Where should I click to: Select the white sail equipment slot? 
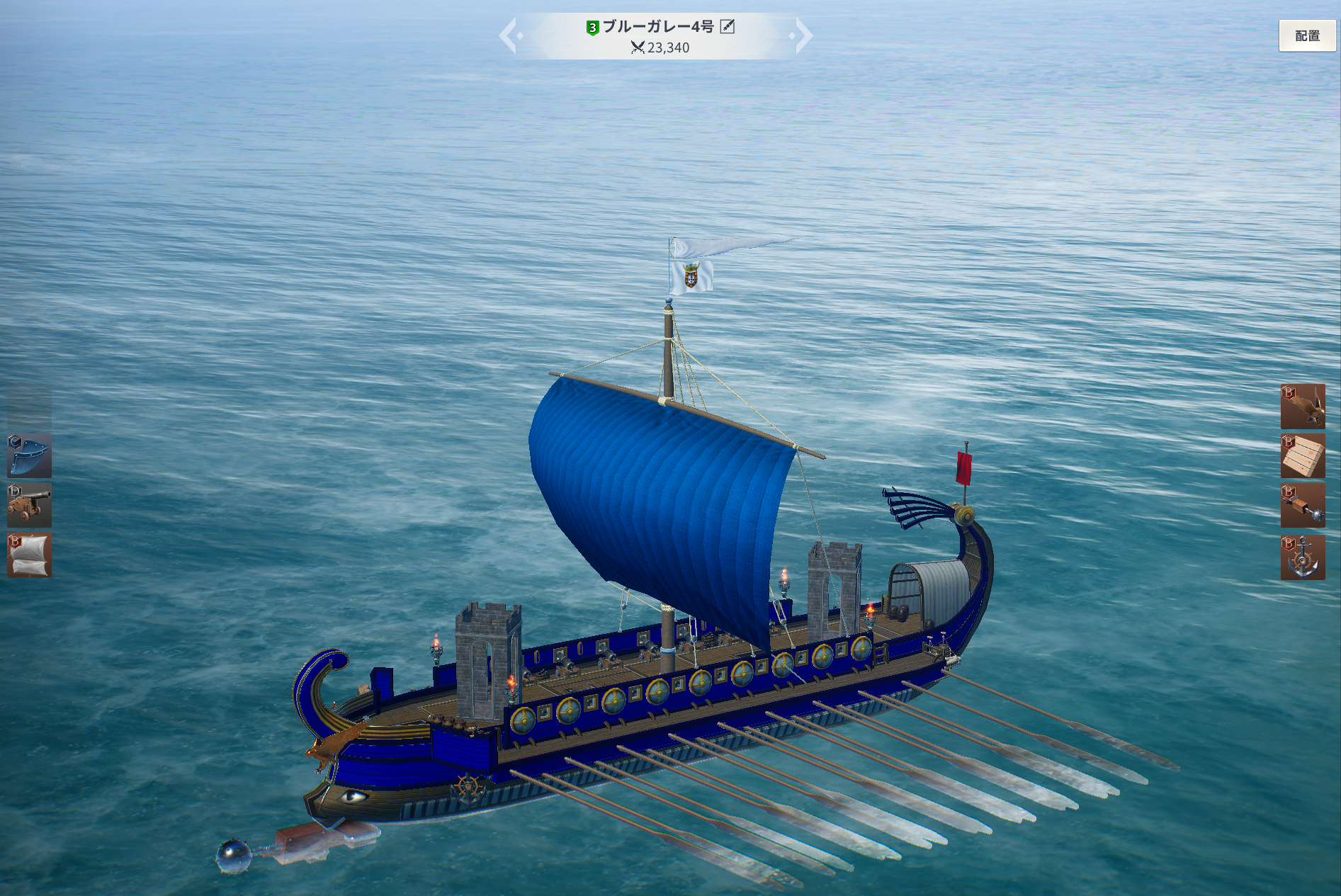click(x=29, y=555)
